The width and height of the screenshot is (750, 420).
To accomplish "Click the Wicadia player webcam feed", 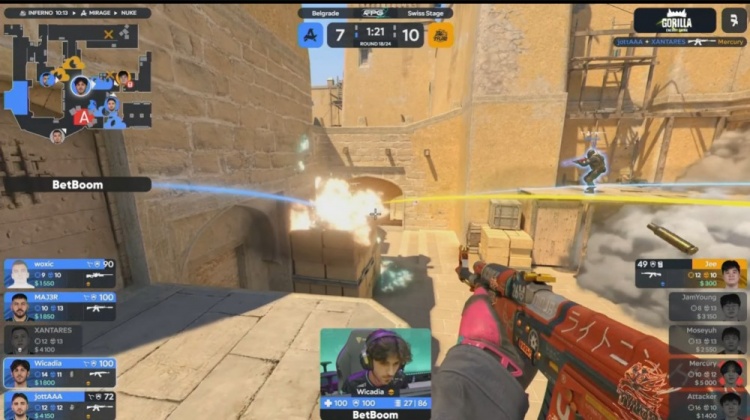I will [375, 362].
